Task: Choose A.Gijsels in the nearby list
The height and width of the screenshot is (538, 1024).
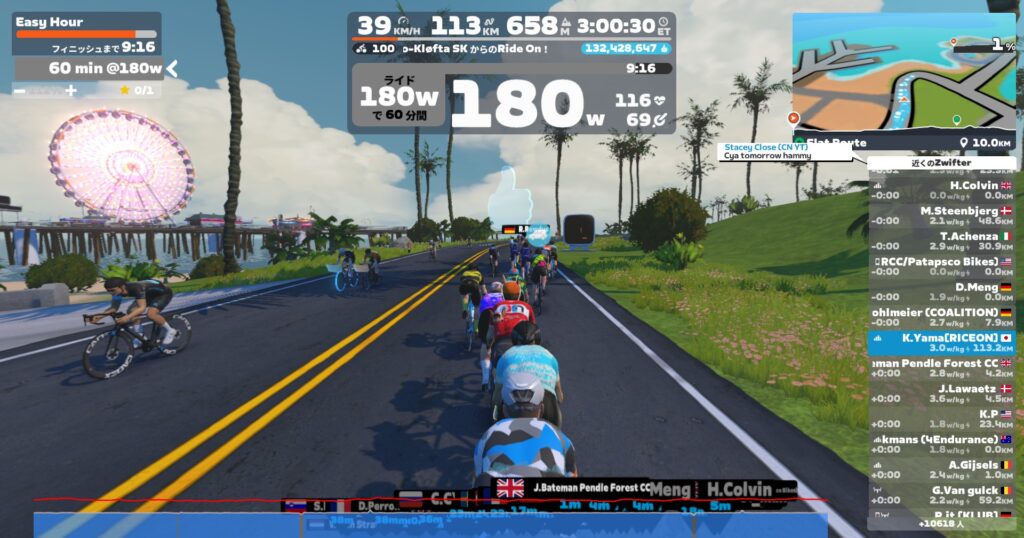Action: (x=942, y=469)
